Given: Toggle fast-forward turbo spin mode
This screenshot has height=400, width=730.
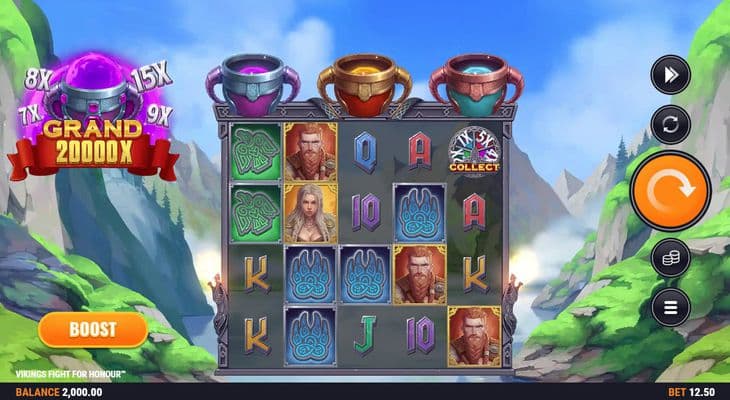Looking at the screenshot, I should tap(670, 74).
